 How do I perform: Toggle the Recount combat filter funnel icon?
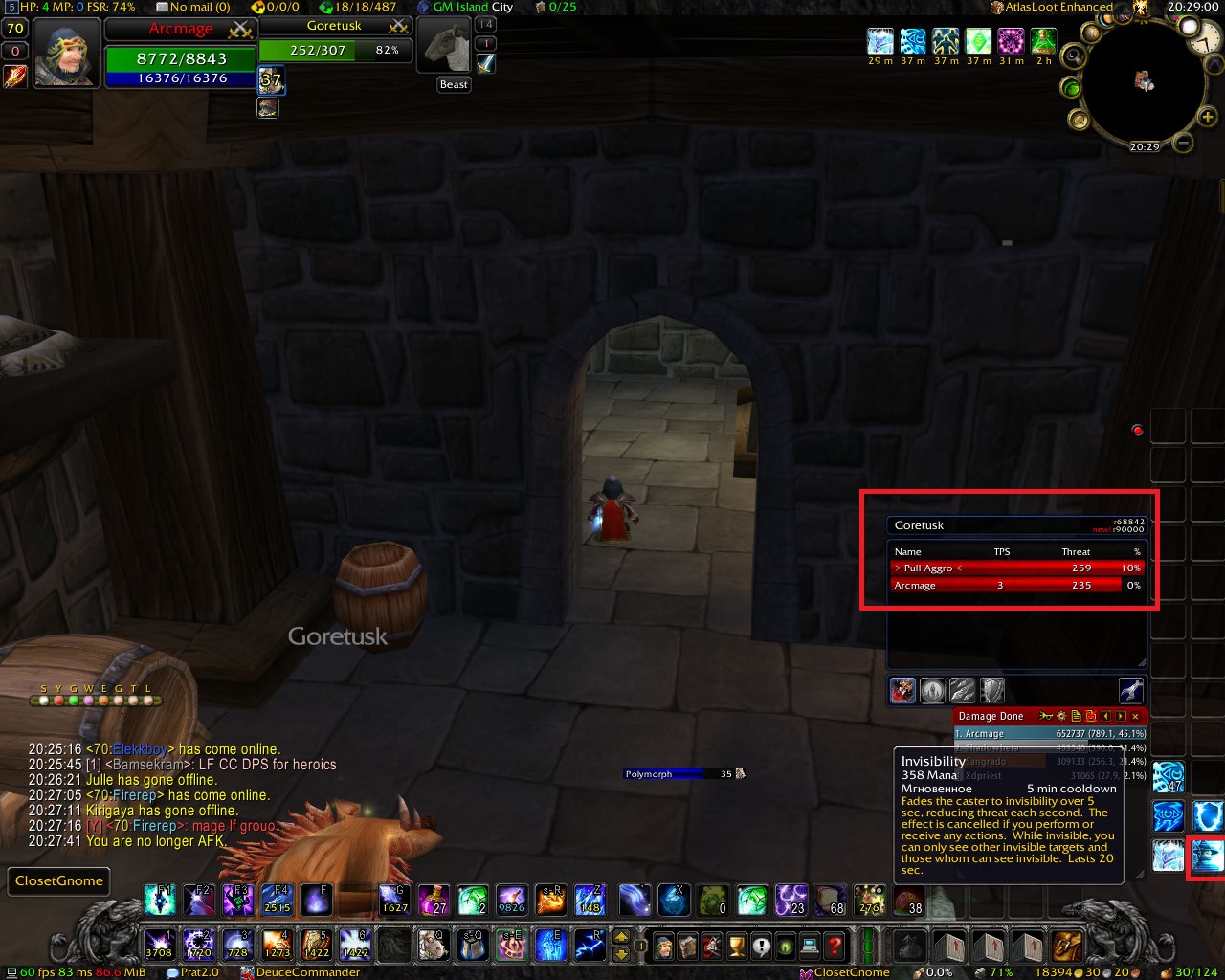pos(1045,716)
